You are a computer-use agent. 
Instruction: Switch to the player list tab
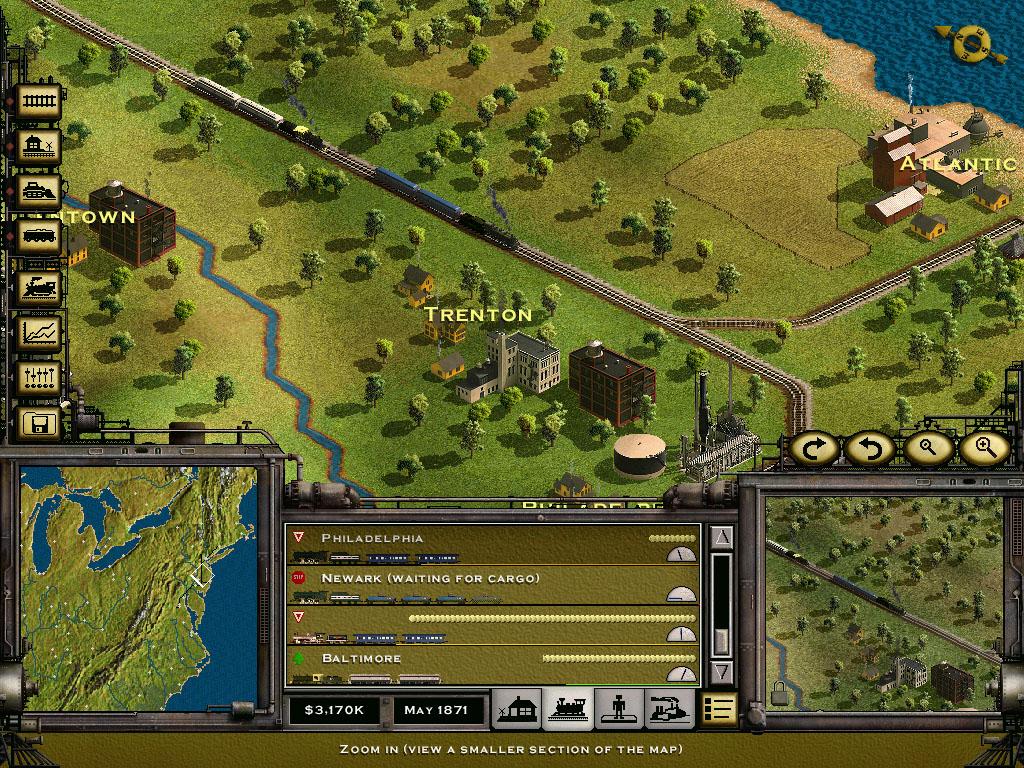tap(620, 709)
